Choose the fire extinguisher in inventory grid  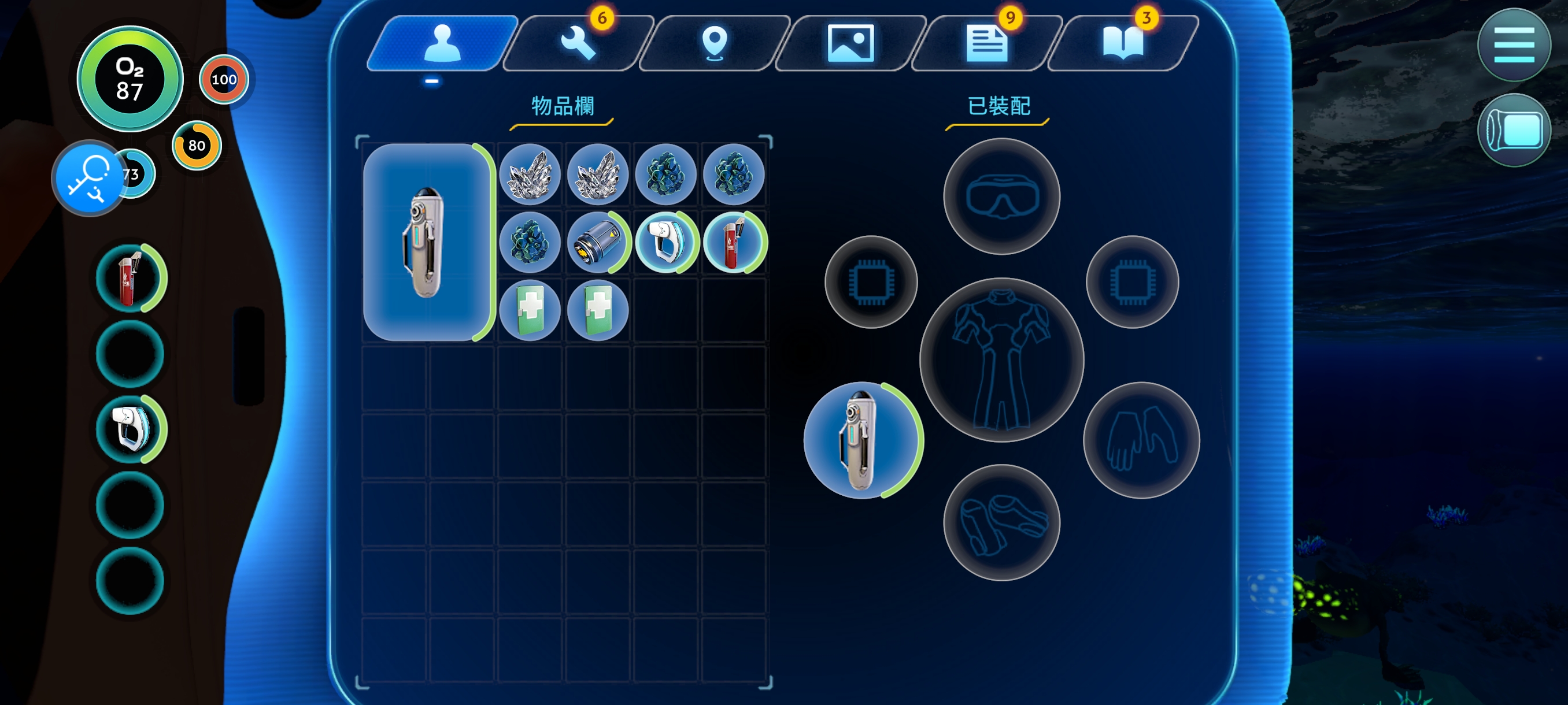734,242
